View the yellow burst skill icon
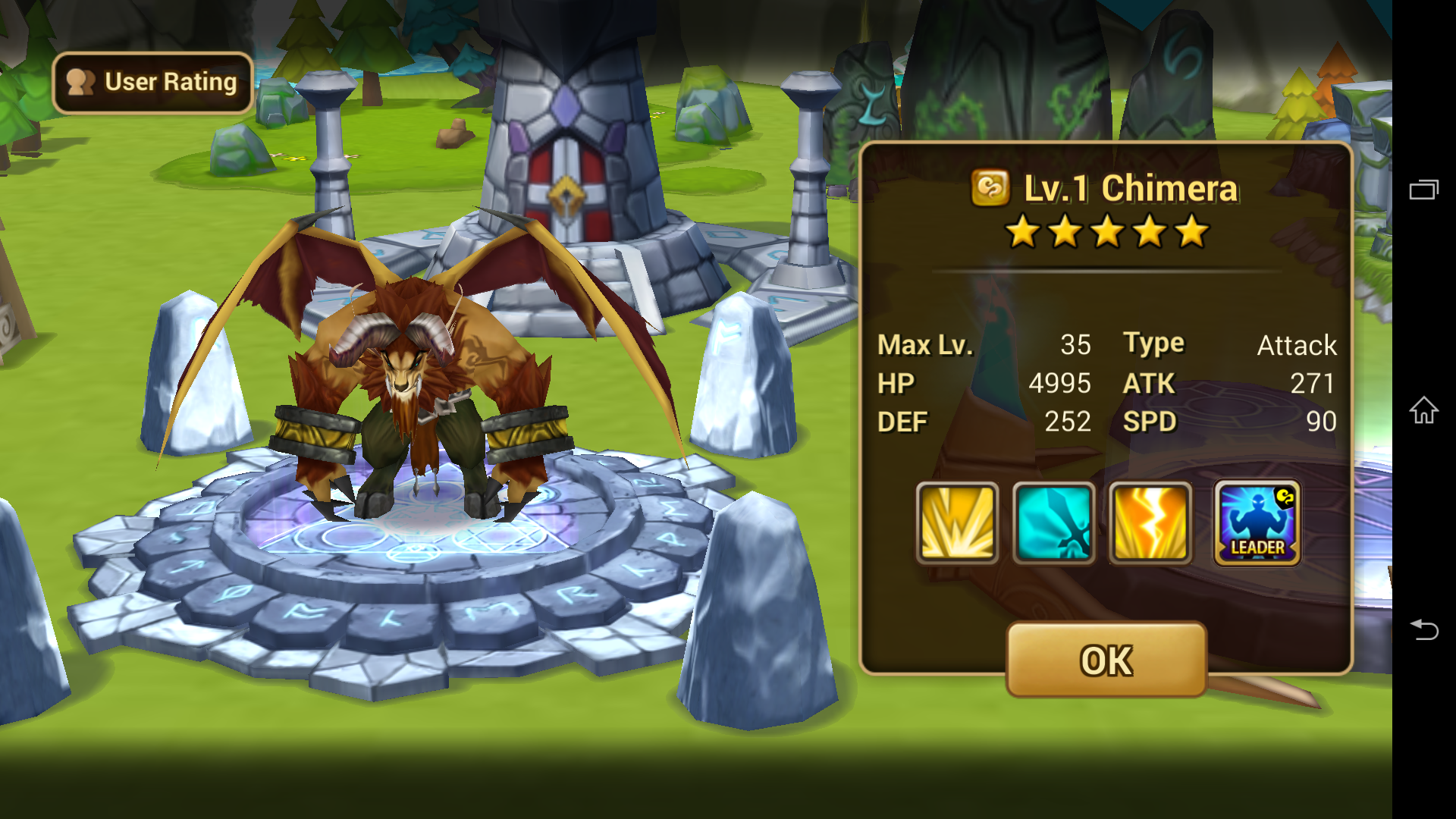The width and height of the screenshot is (1456, 819). click(x=957, y=523)
